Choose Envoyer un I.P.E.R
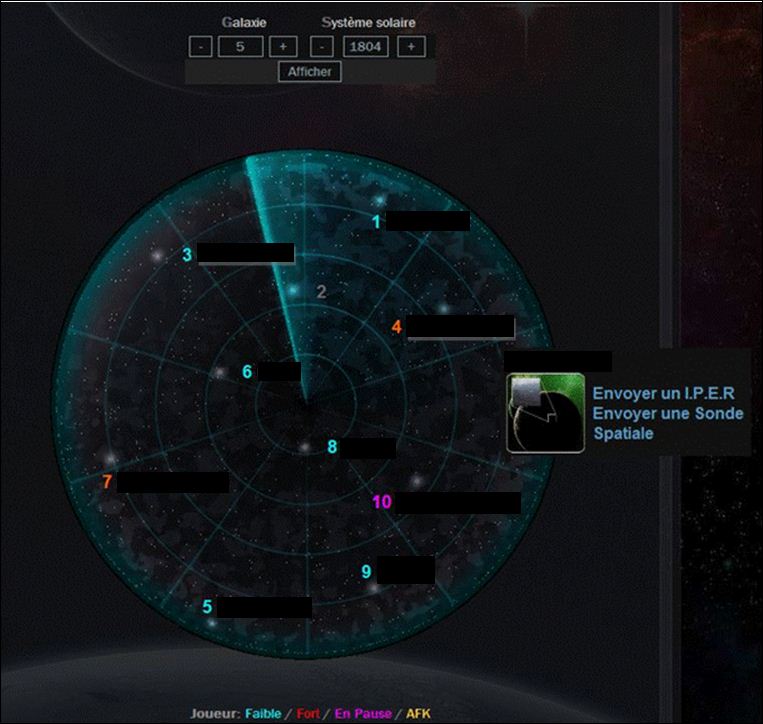Viewport: 763px width, 724px height. click(x=663, y=394)
